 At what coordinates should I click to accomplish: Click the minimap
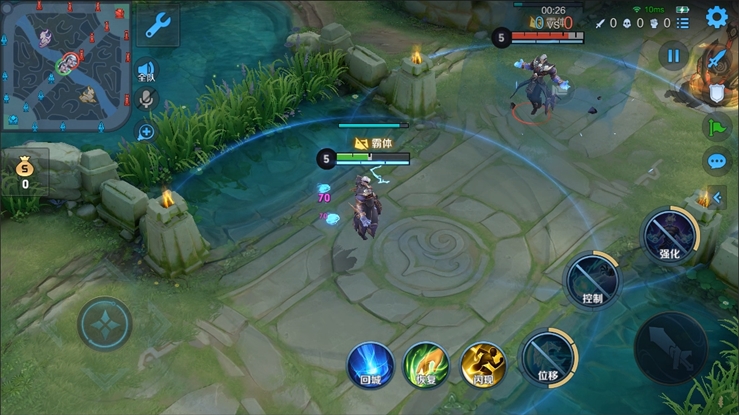click(x=65, y=66)
